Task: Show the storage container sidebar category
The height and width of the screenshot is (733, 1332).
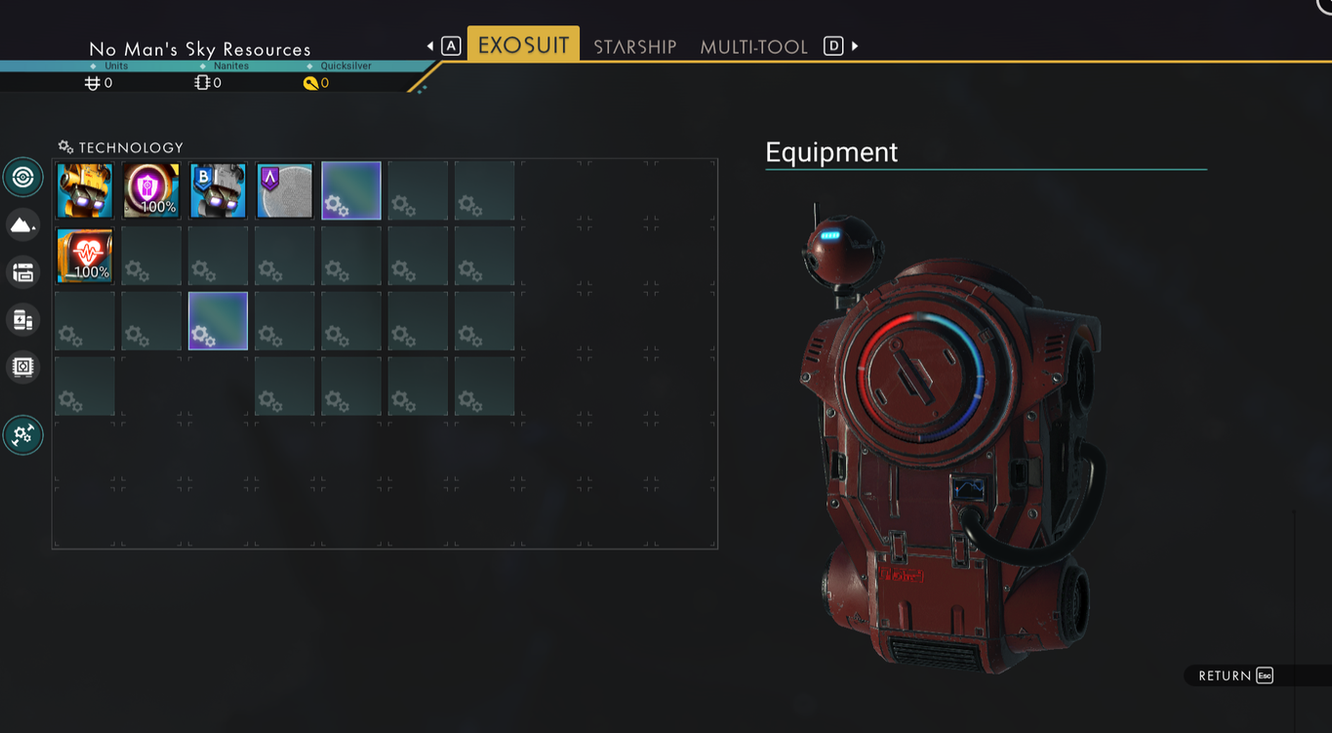Action: tap(23, 272)
